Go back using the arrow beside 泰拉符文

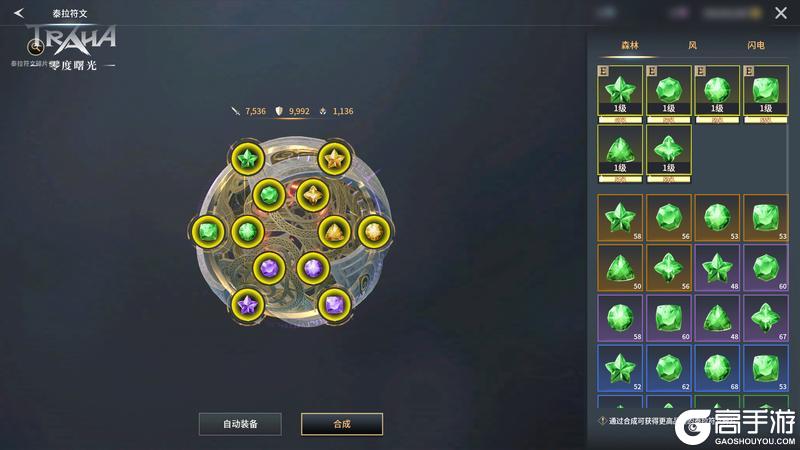[18, 13]
